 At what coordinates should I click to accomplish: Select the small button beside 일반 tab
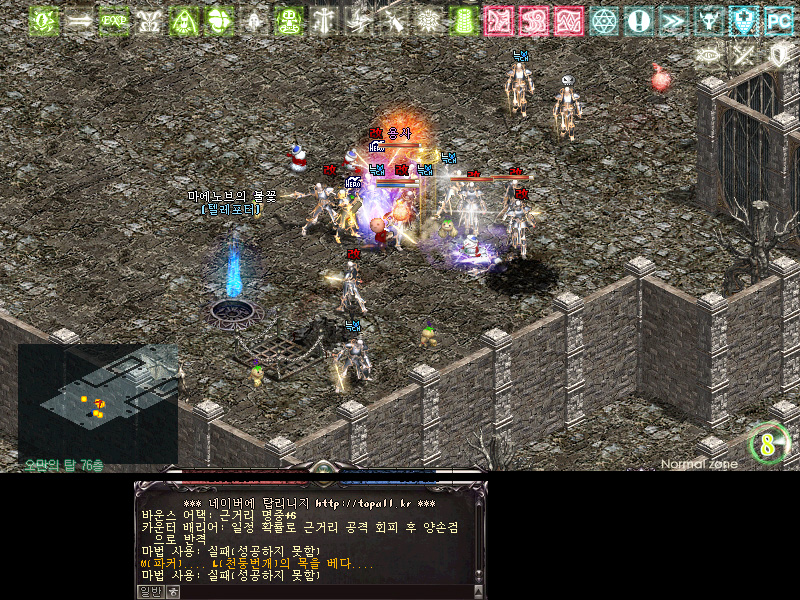click(172, 591)
